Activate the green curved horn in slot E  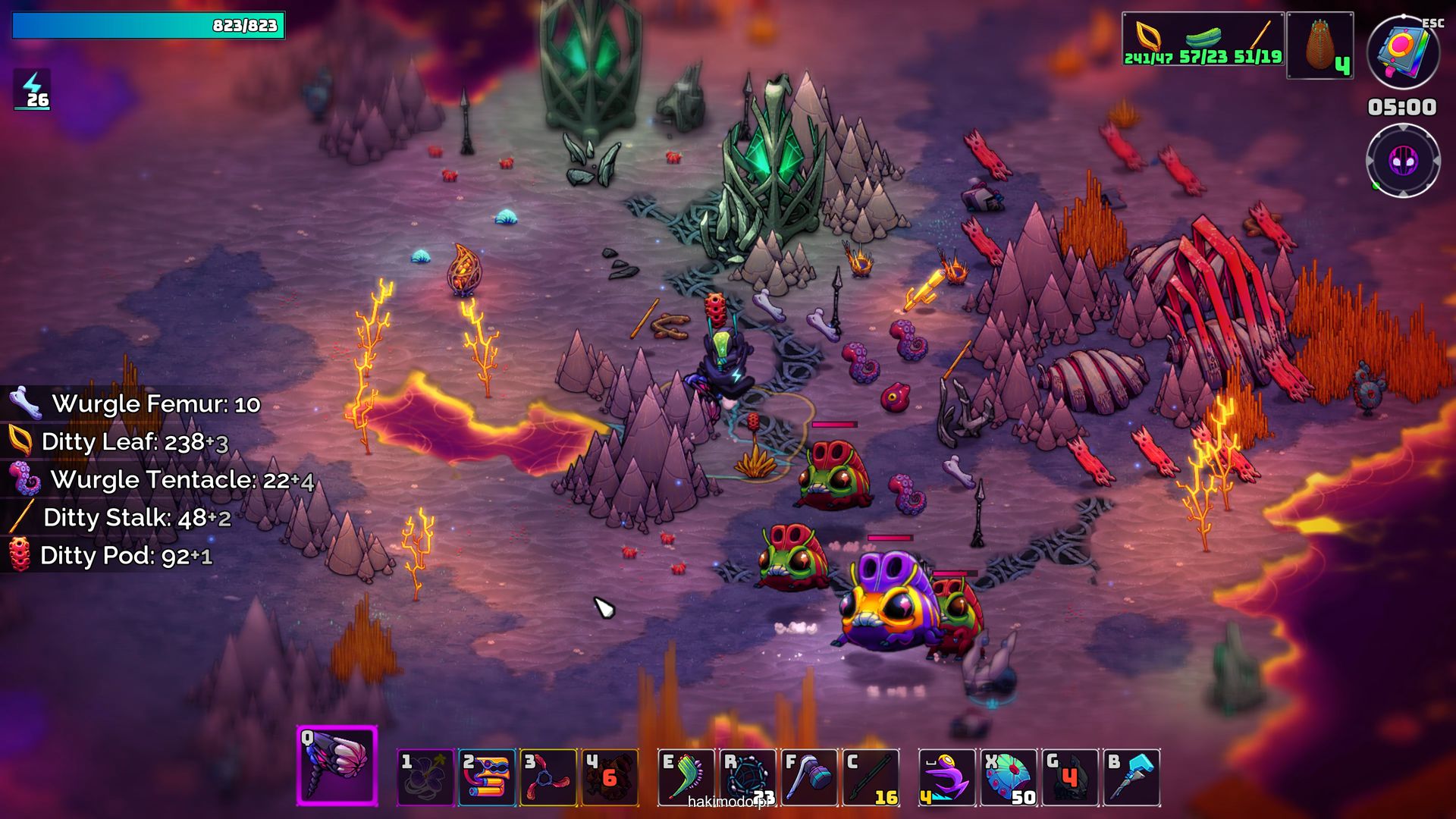[686, 777]
